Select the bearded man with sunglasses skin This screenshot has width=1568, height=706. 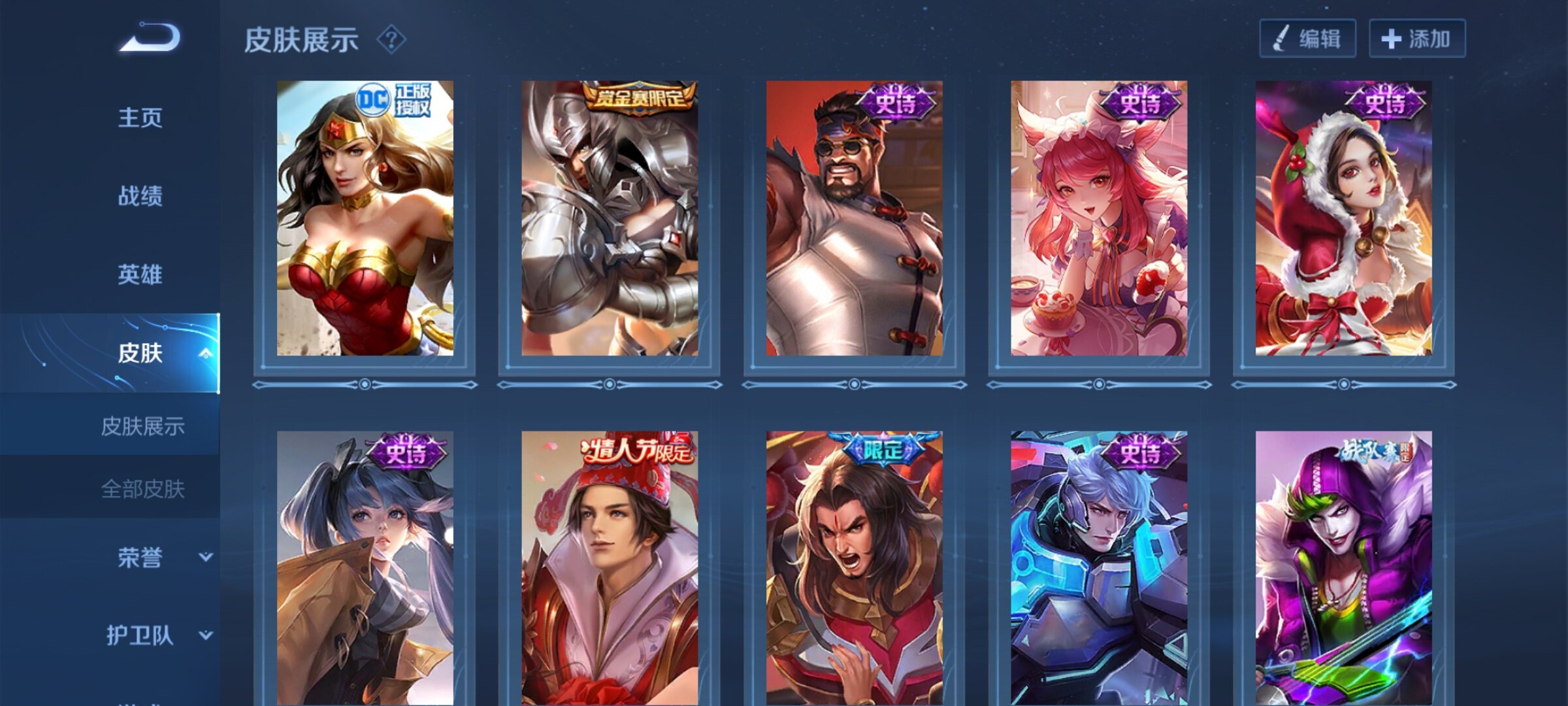pos(854,218)
